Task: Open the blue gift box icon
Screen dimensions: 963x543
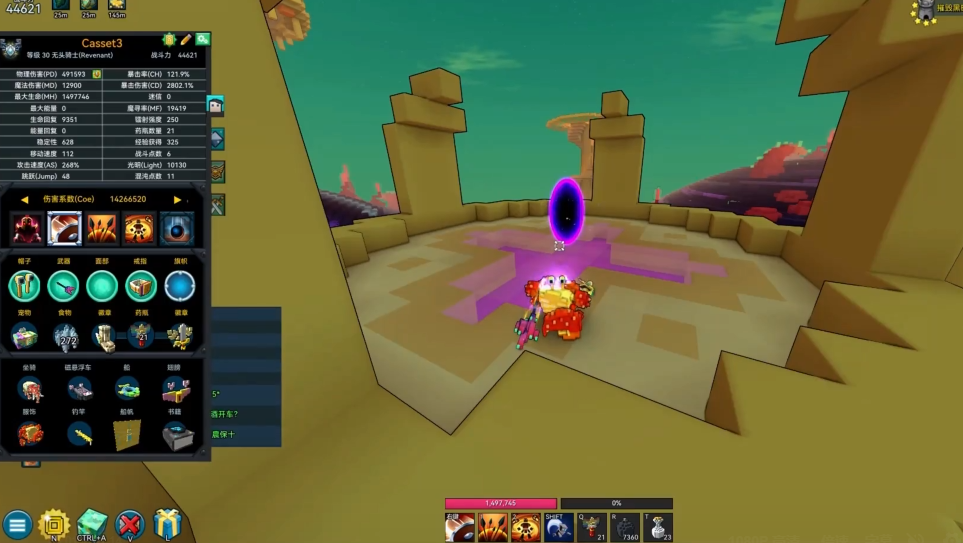Action: [x=166, y=524]
